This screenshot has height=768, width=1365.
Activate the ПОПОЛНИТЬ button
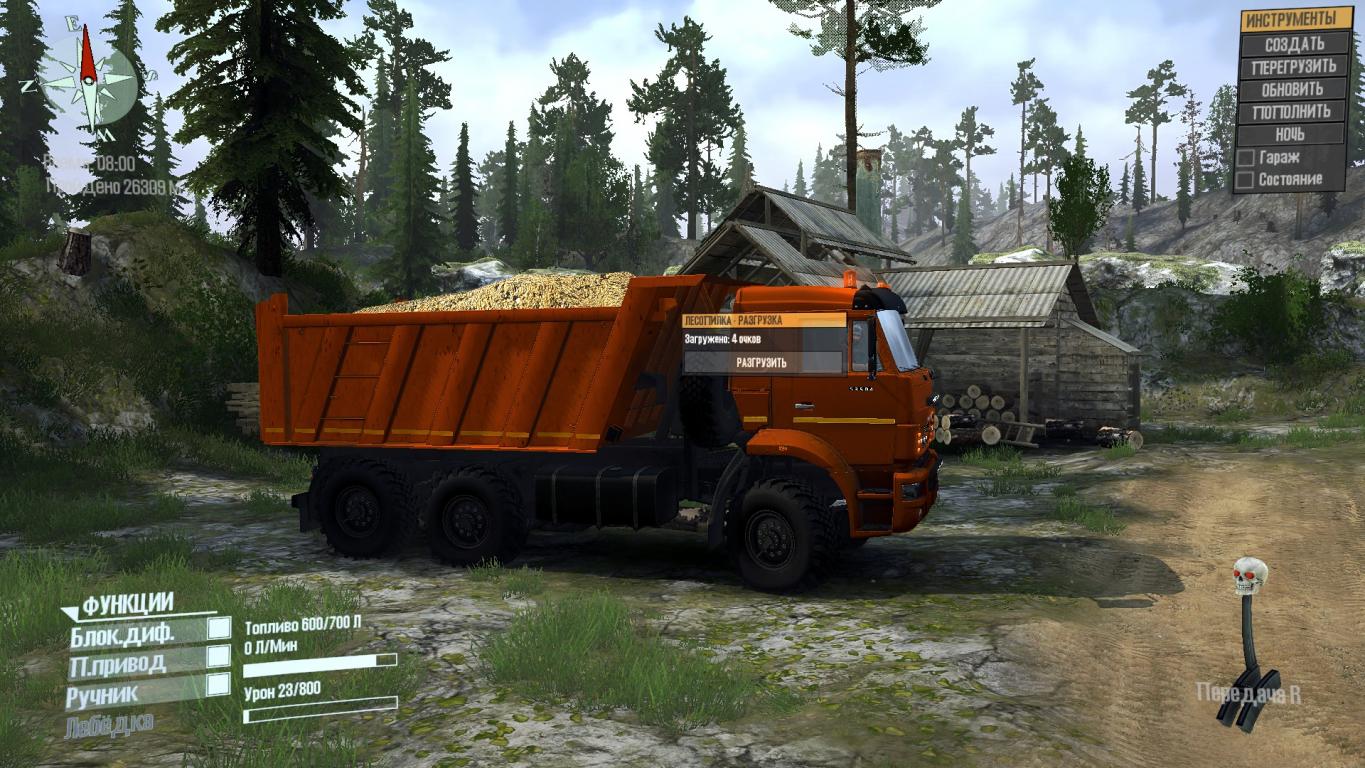click(1293, 112)
